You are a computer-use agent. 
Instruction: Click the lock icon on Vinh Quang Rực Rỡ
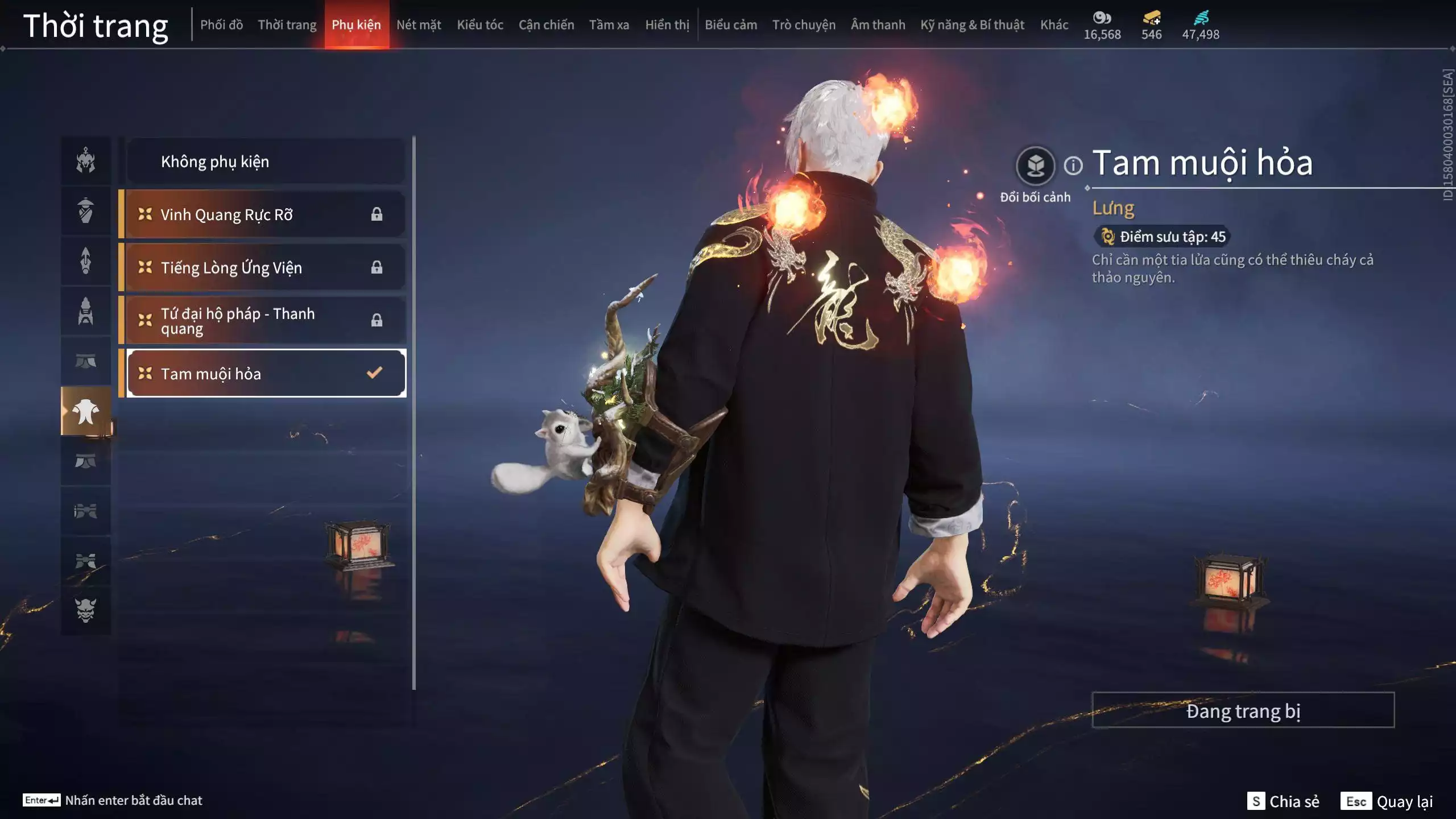point(377,214)
